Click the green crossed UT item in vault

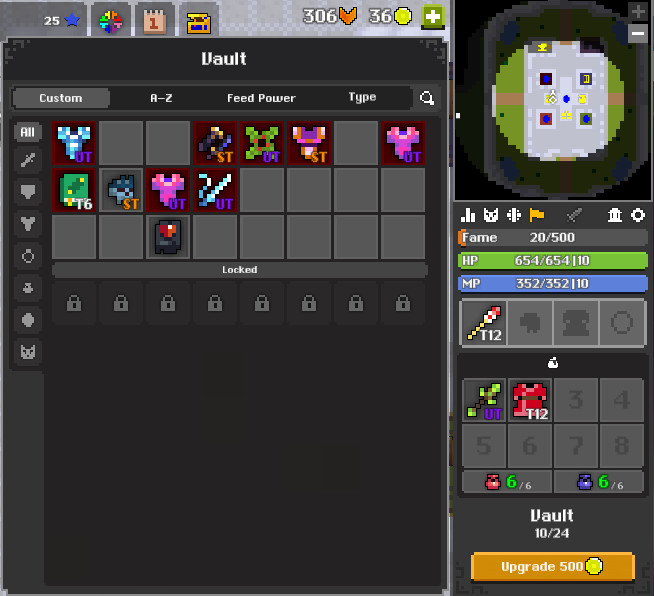[262, 143]
